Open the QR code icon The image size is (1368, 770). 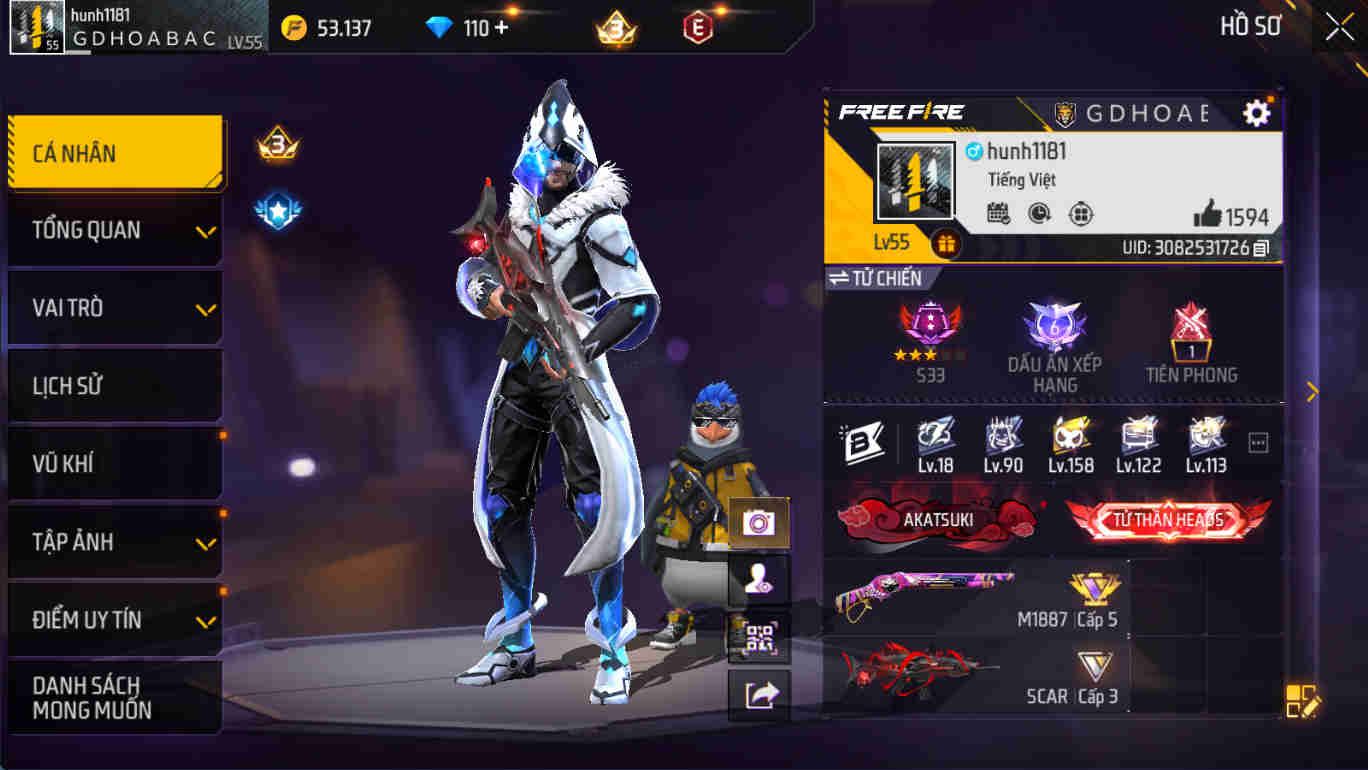(x=757, y=638)
